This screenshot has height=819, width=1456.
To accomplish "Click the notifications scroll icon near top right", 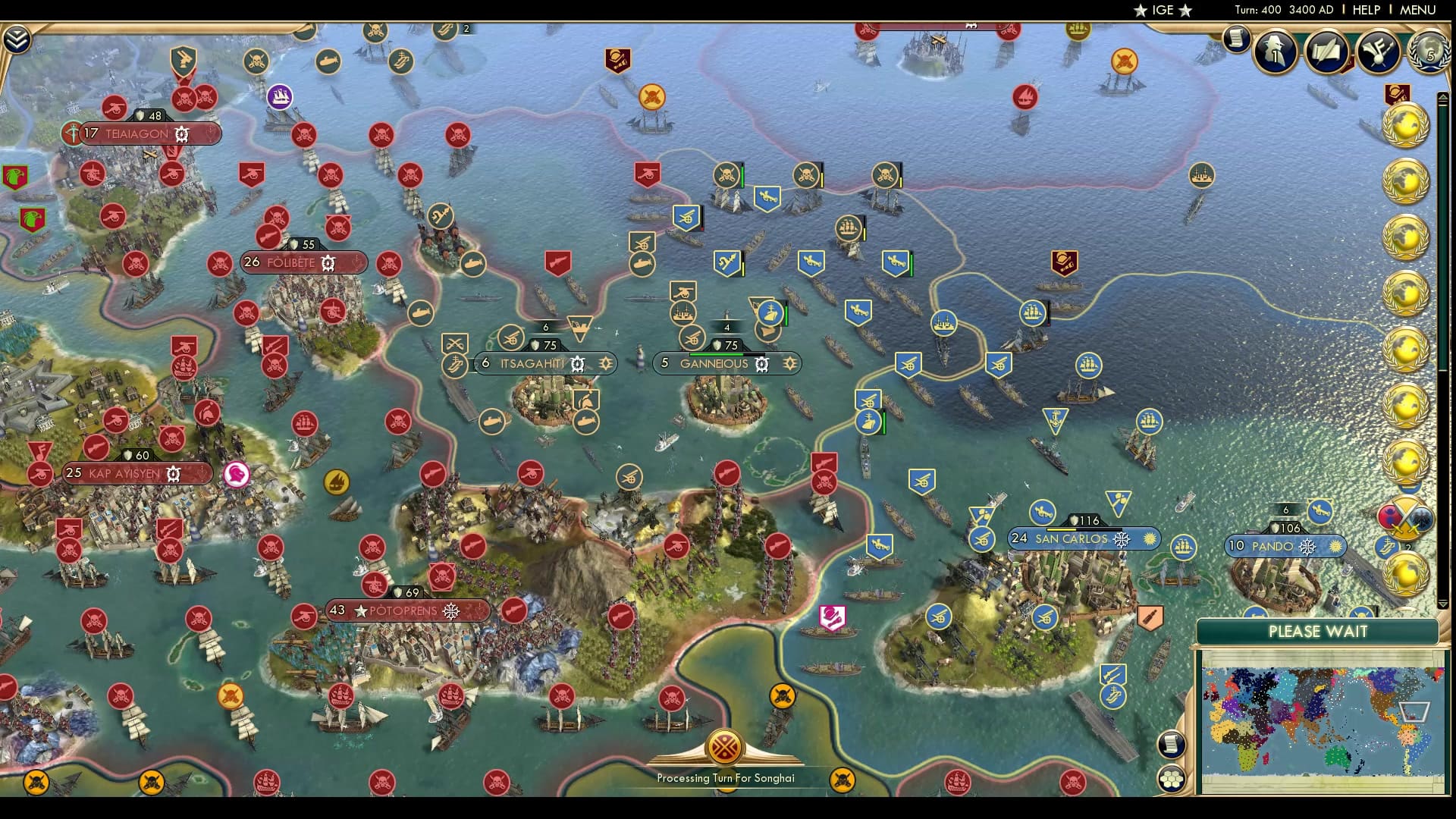I will (1238, 39).
